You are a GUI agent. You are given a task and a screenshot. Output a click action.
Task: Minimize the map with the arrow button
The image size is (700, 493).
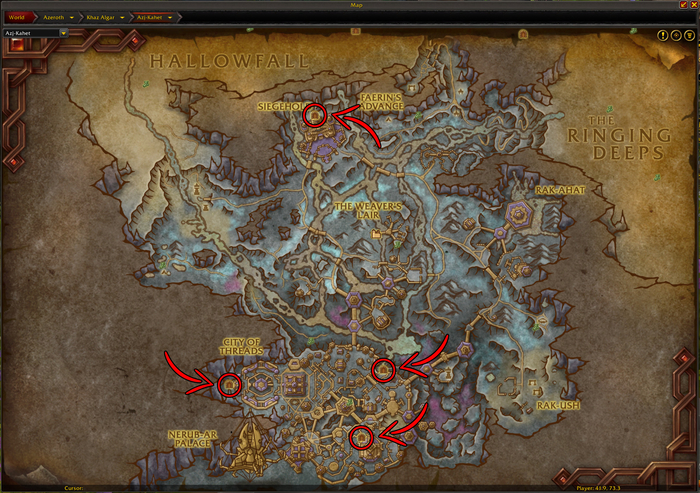(x=683, y=5)
